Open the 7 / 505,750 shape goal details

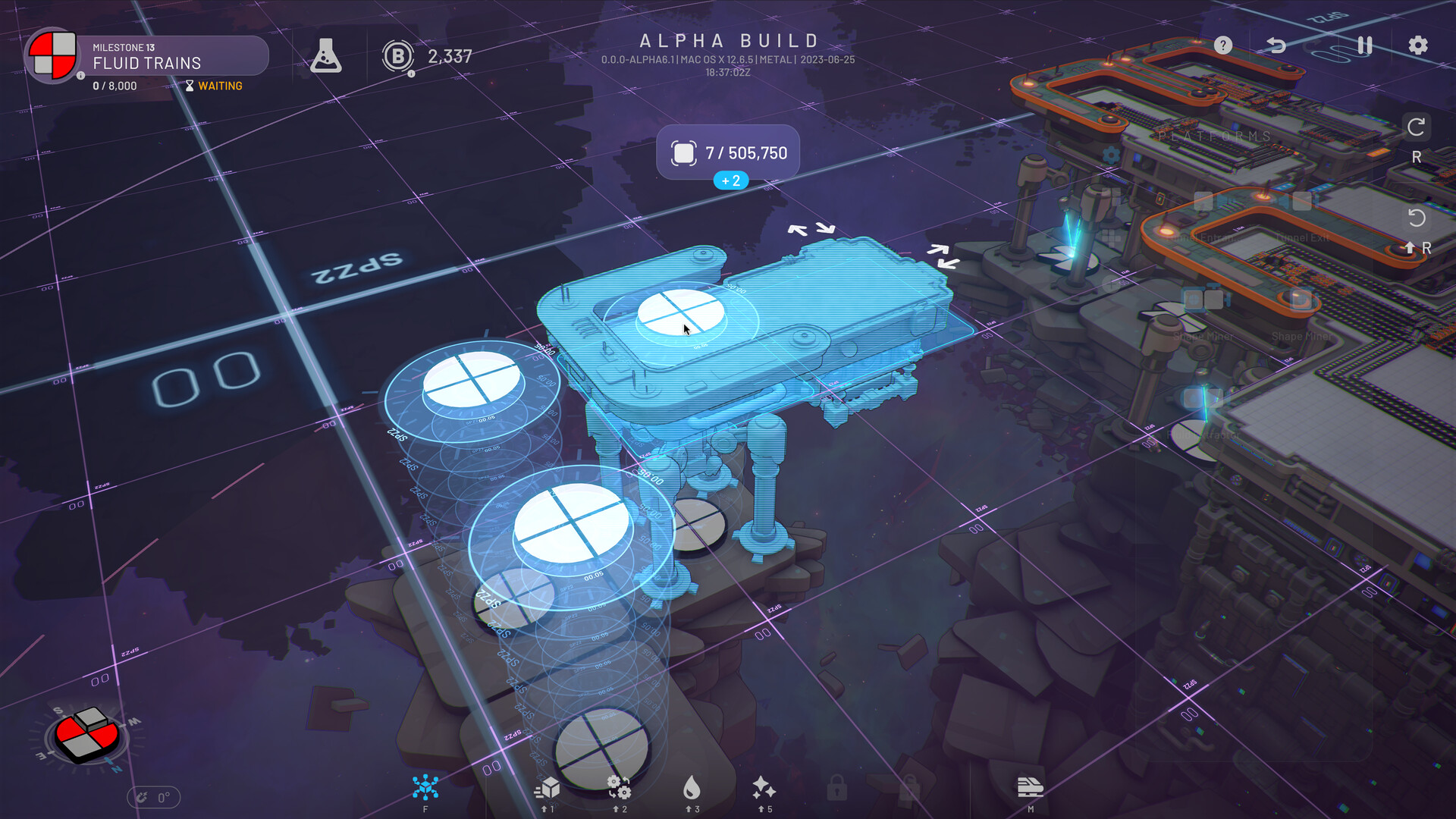(x=730, y=152)
